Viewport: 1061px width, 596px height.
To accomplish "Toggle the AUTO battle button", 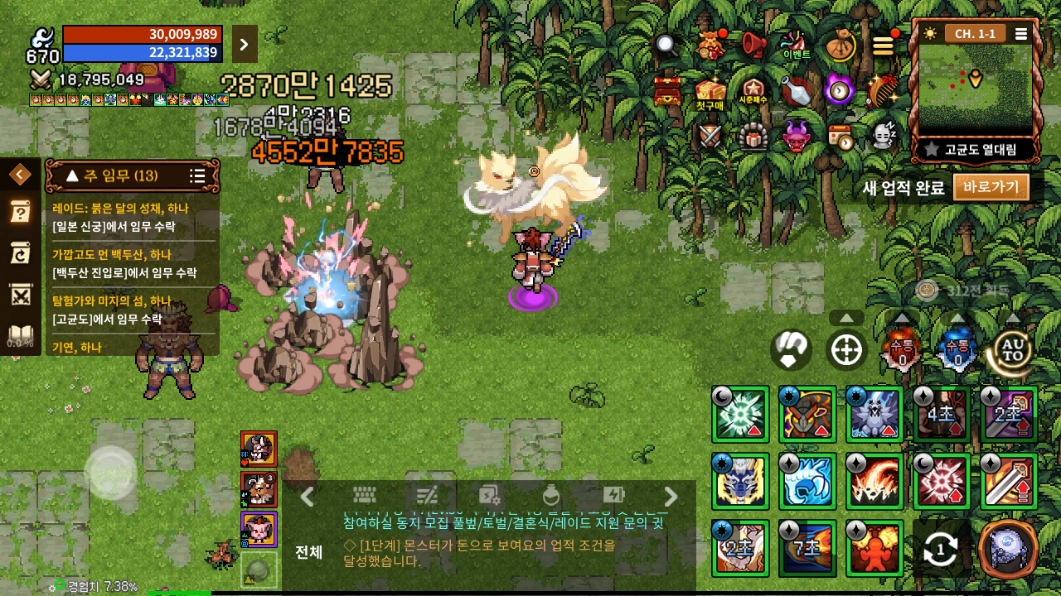I will point(1010,350).
